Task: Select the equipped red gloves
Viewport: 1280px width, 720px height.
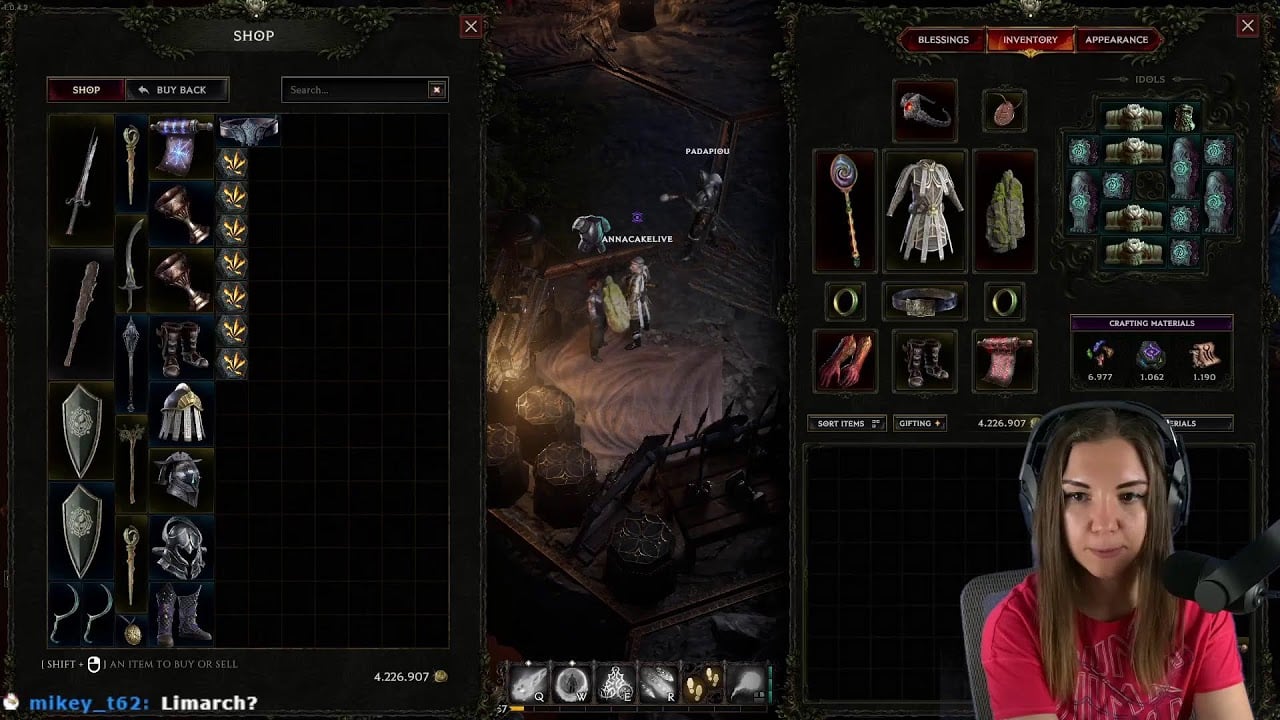Action: pyautogui.click(x=845, y=361)
